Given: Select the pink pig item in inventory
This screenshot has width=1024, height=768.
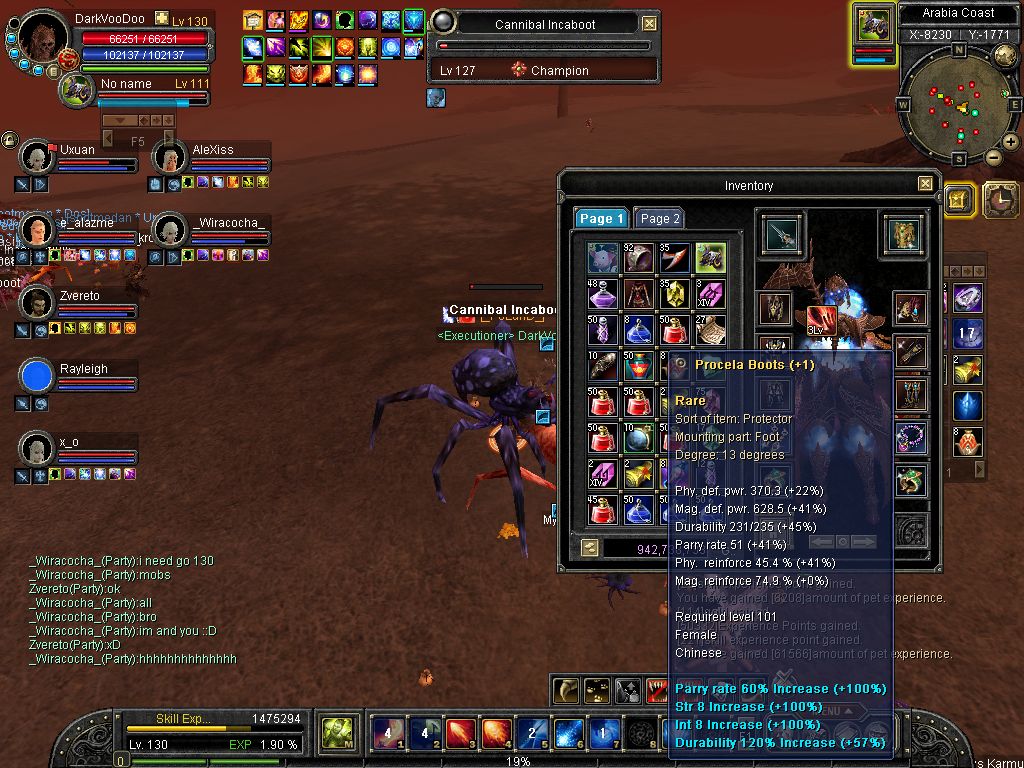Looking at the screenshot, I should (x=603, y=258).
